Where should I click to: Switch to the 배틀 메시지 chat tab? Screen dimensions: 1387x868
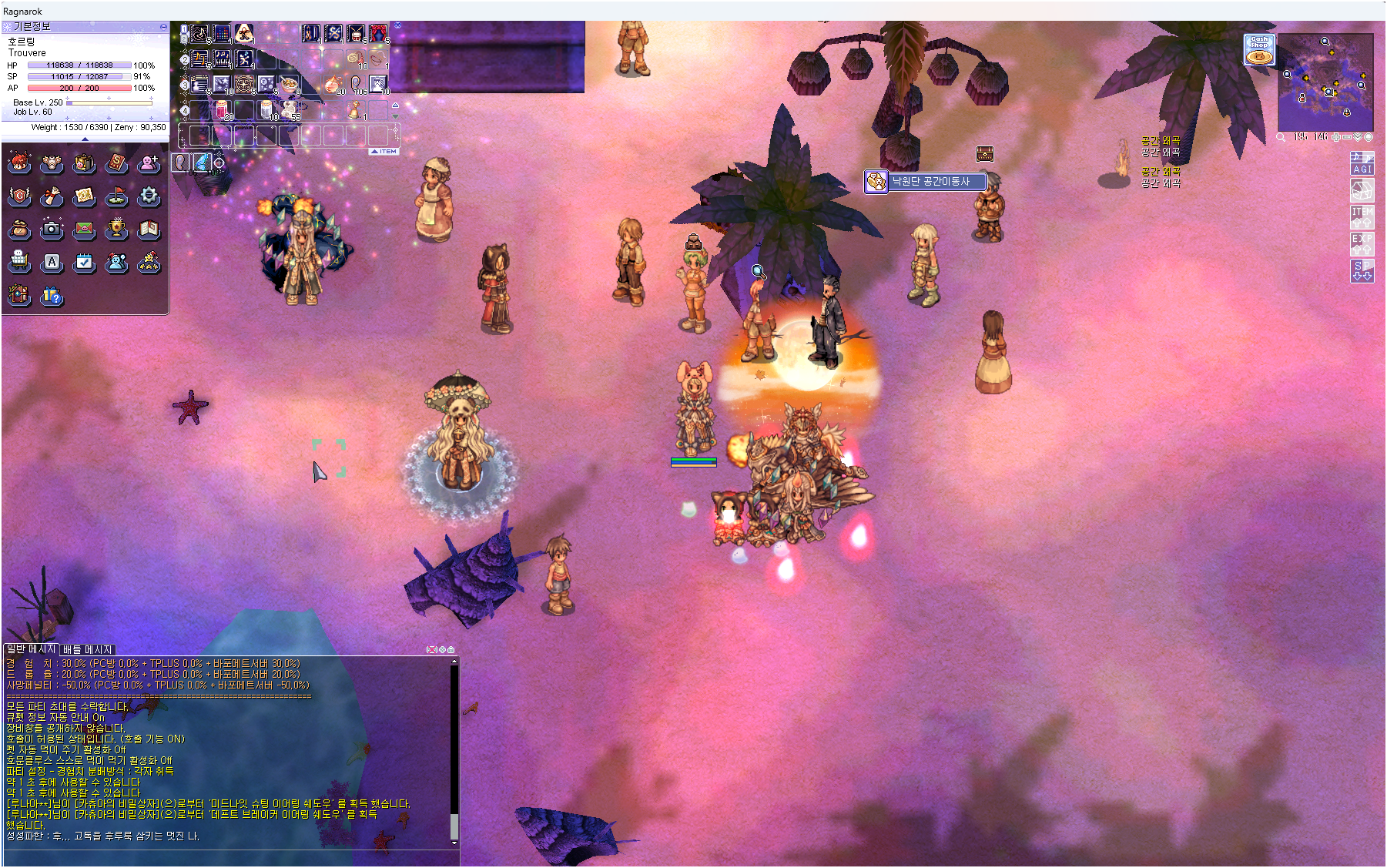coord(88,649)
